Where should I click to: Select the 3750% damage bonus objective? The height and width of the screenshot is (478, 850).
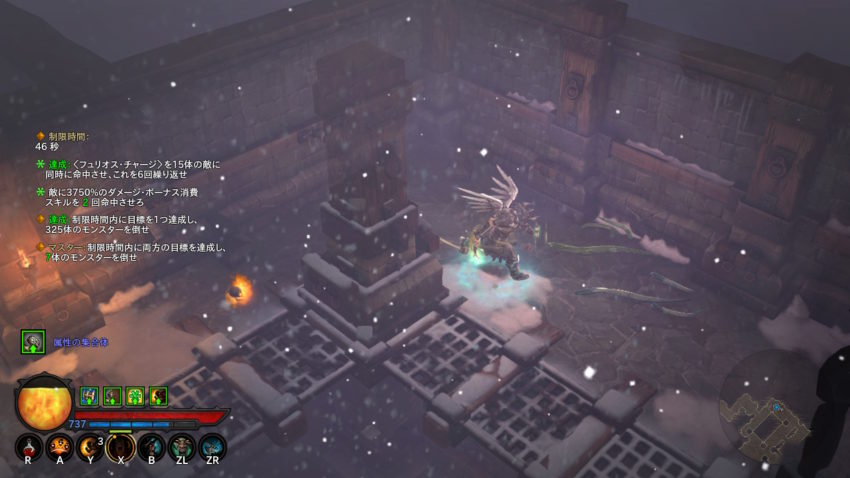coord(120,196)
